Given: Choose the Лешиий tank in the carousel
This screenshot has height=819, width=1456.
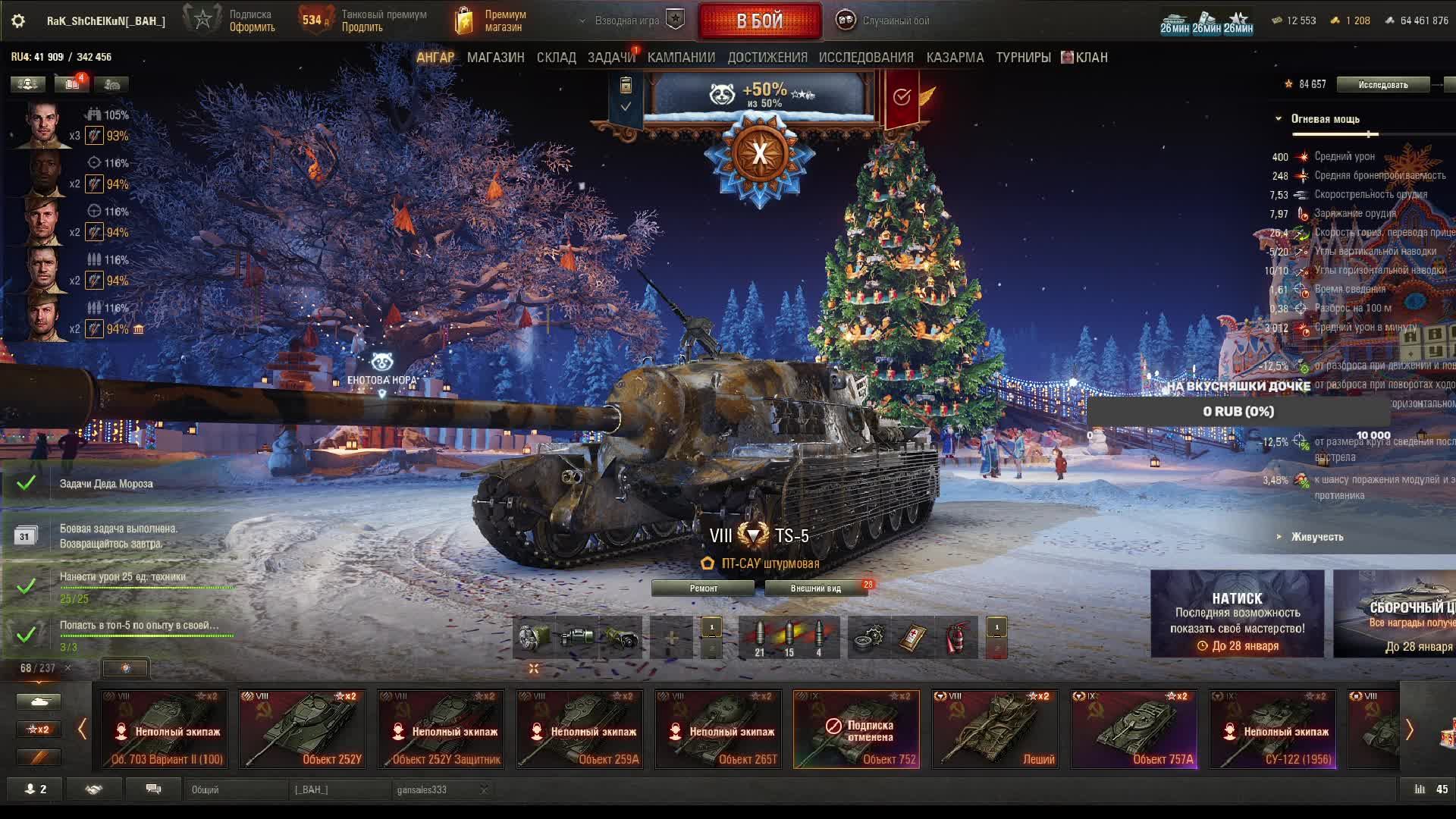Looking at the screenshot, I should click(x=995, y=729).
